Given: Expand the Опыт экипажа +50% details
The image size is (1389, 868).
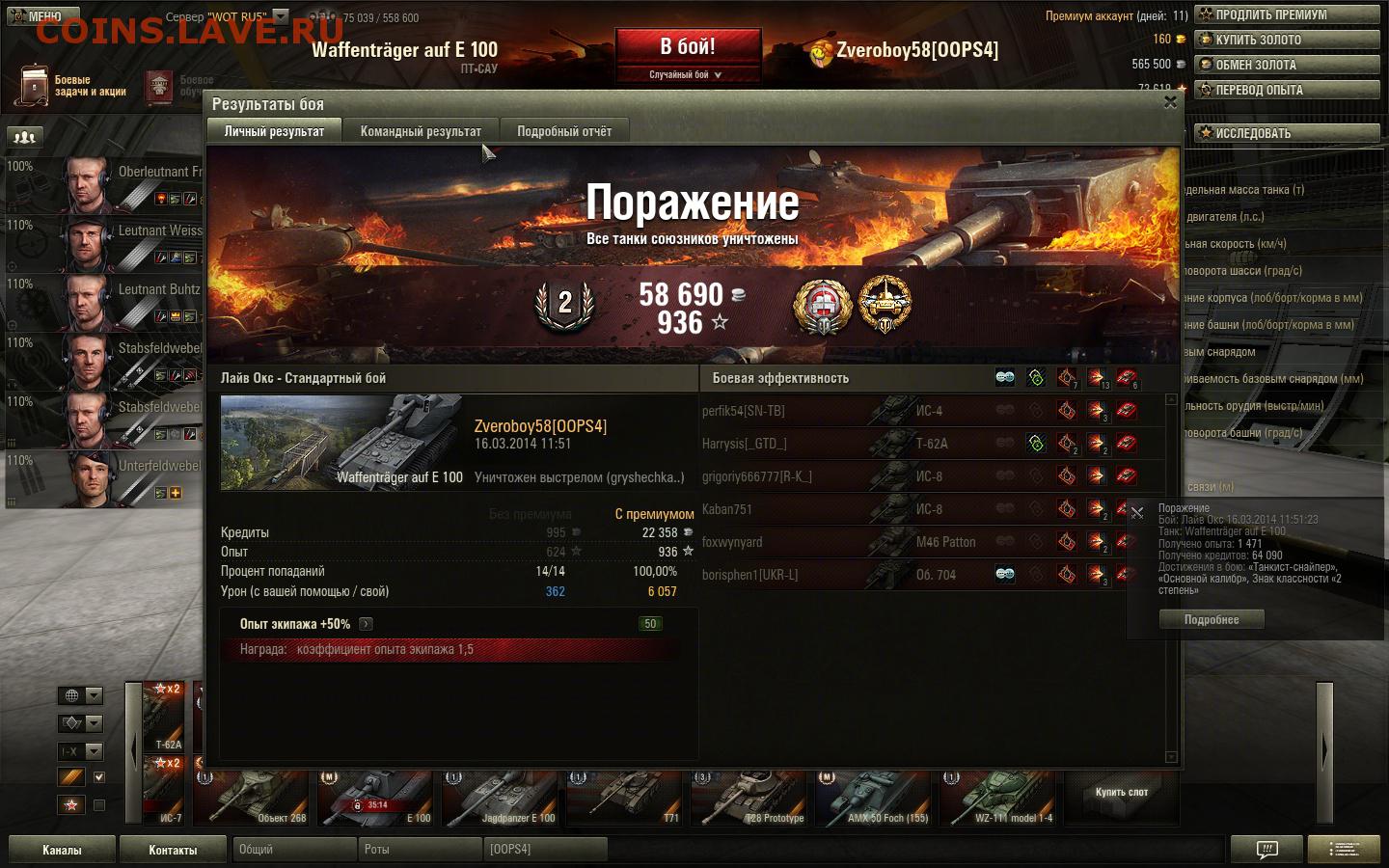Looking at the screenshot, I should (367, 624).
